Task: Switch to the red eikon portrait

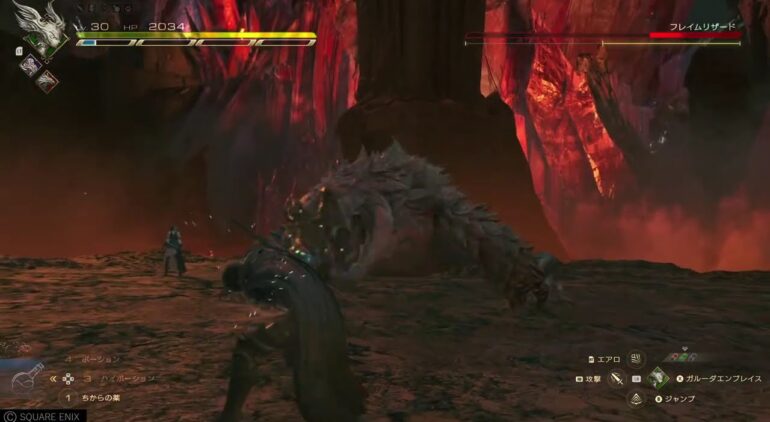Action: [x=47, y=81]
